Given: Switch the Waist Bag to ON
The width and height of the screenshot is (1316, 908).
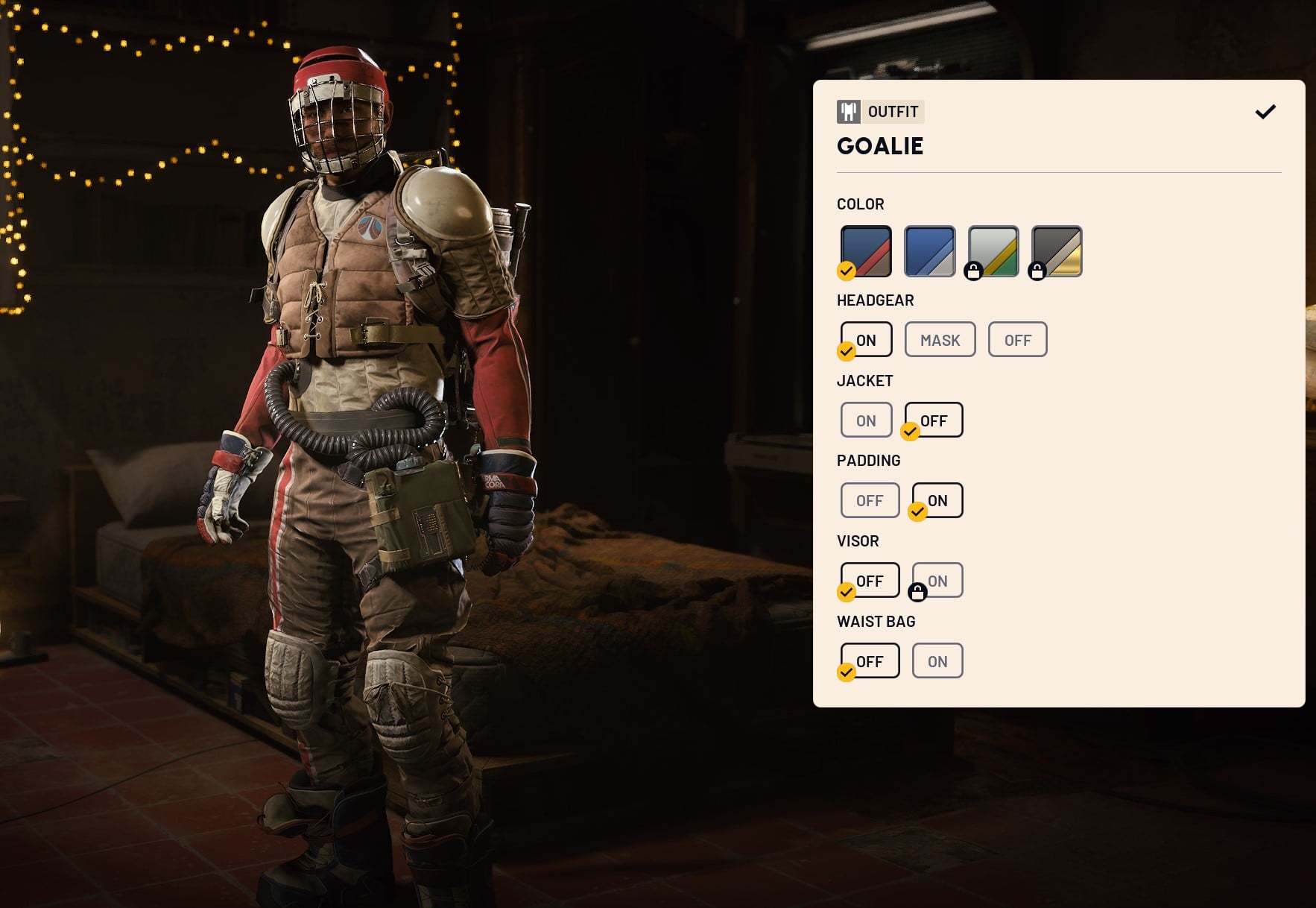Looking at the screenshot, I should [x=937, y=660].
